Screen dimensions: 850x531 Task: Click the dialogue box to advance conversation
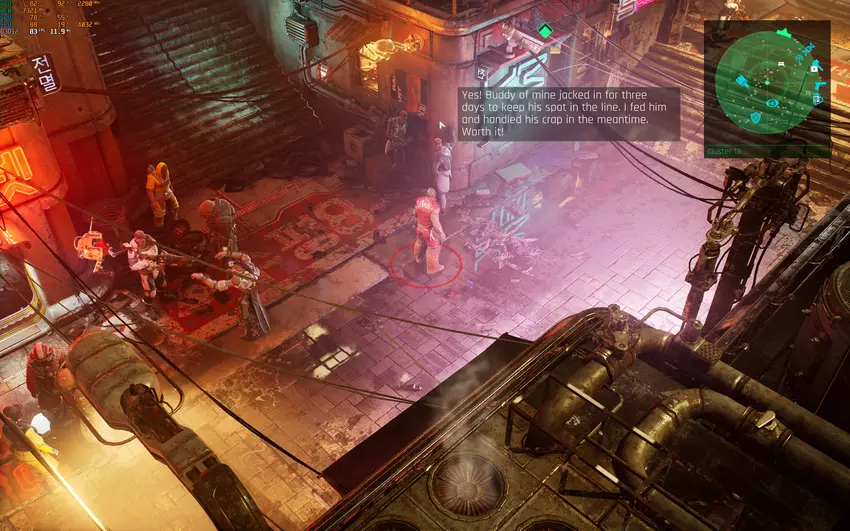pos(568,113)
